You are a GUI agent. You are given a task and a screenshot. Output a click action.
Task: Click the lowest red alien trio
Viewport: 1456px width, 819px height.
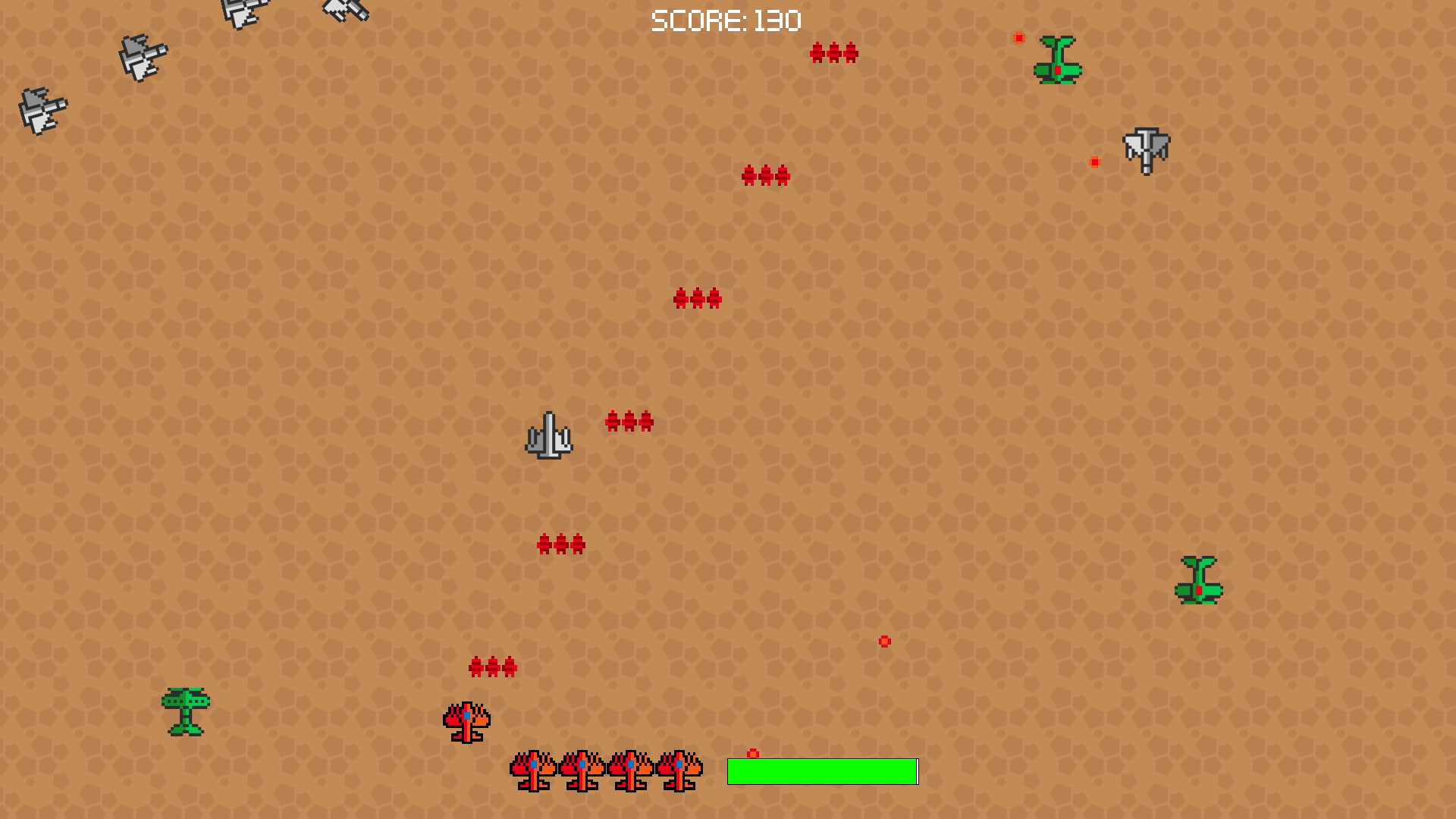(493, 668)
